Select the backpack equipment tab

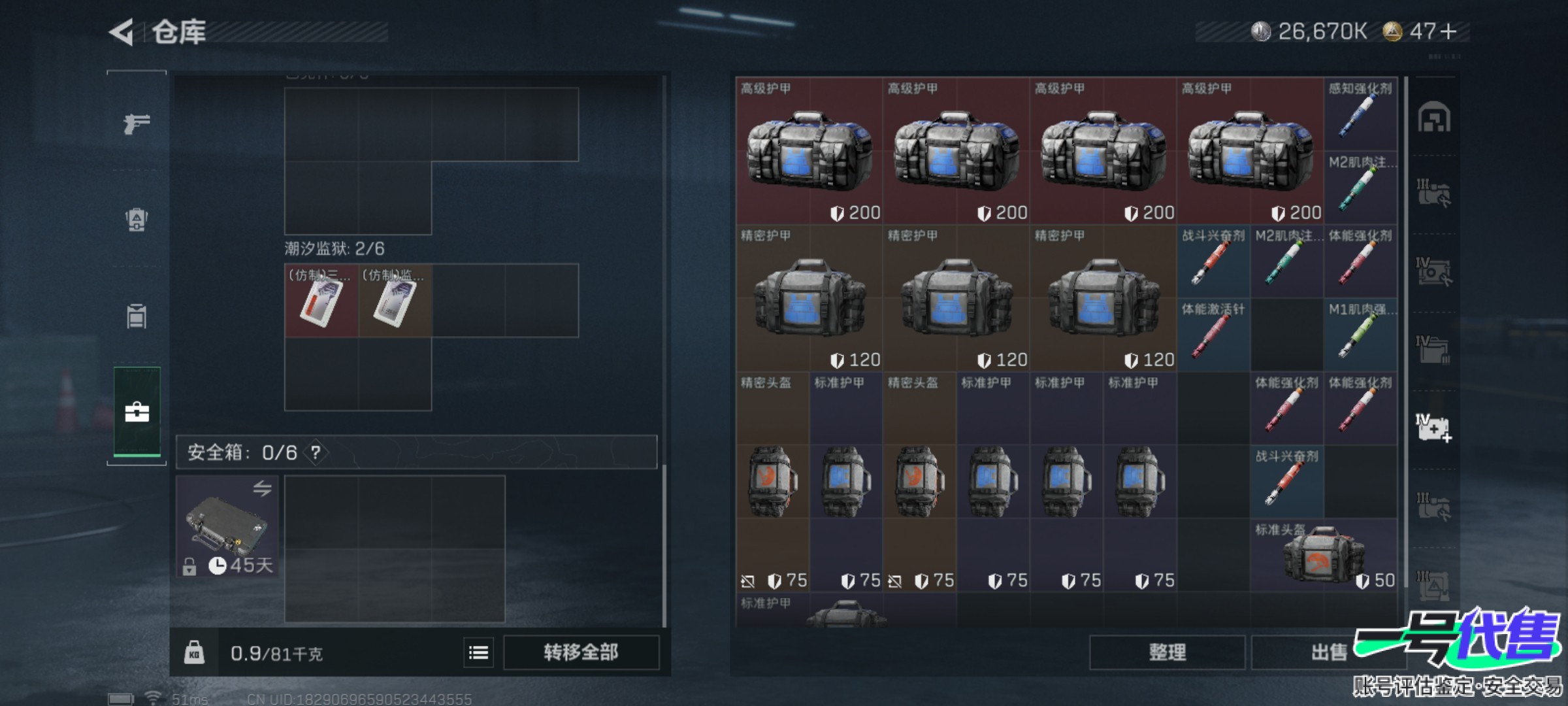tap(137, 220)
